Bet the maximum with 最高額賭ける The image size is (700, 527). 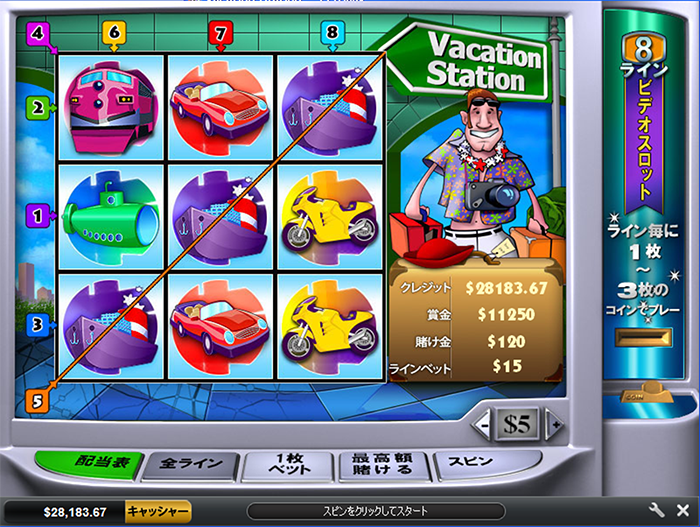(382, 465)
